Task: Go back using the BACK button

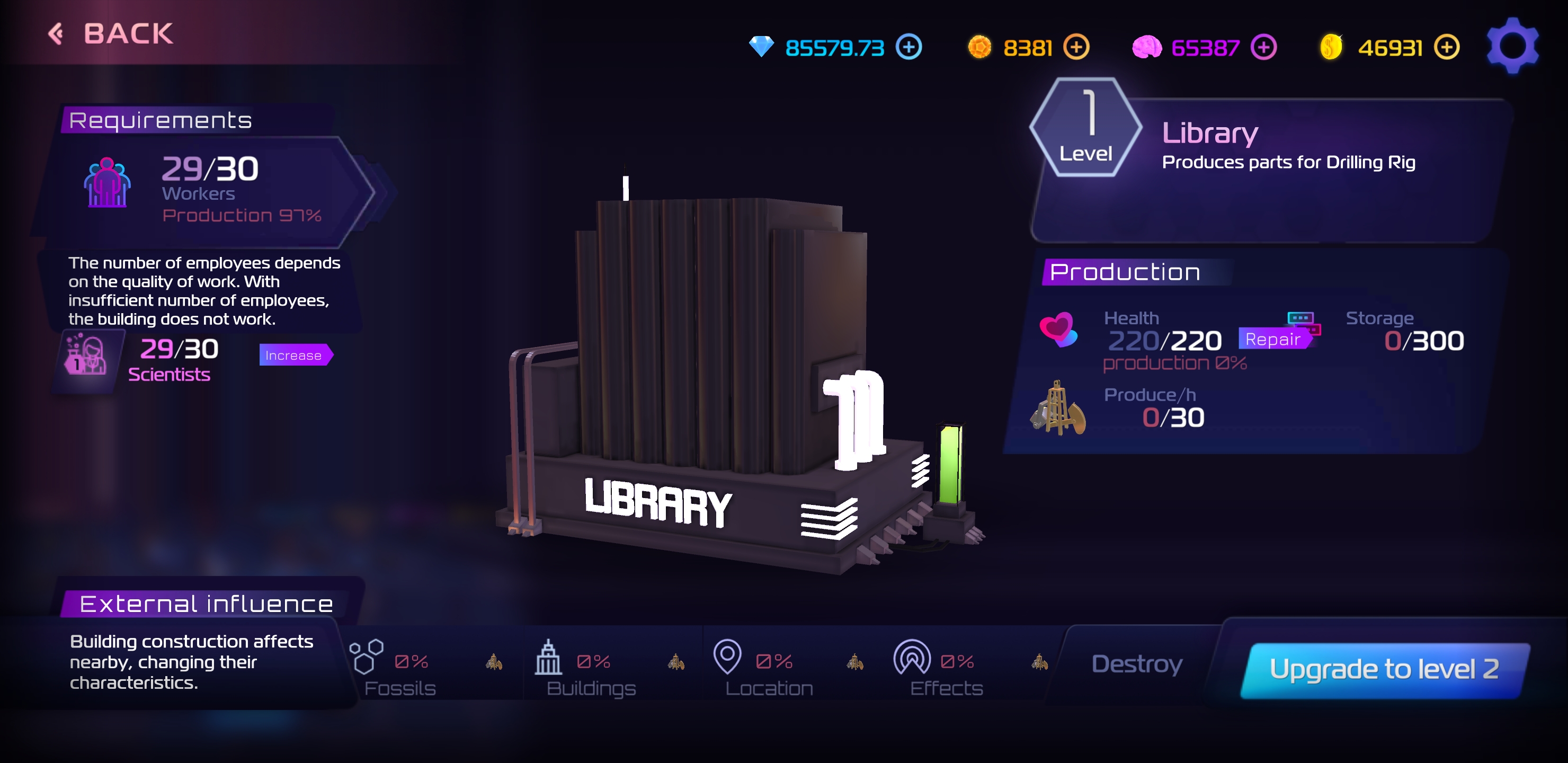Action: click(x=111, y=33)
